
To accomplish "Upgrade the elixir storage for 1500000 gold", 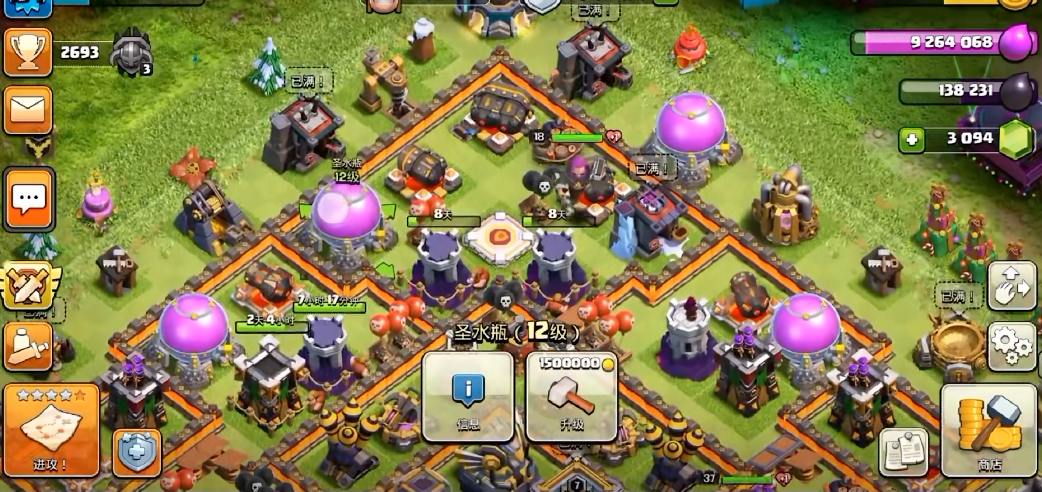I will [x=571, y=396].
